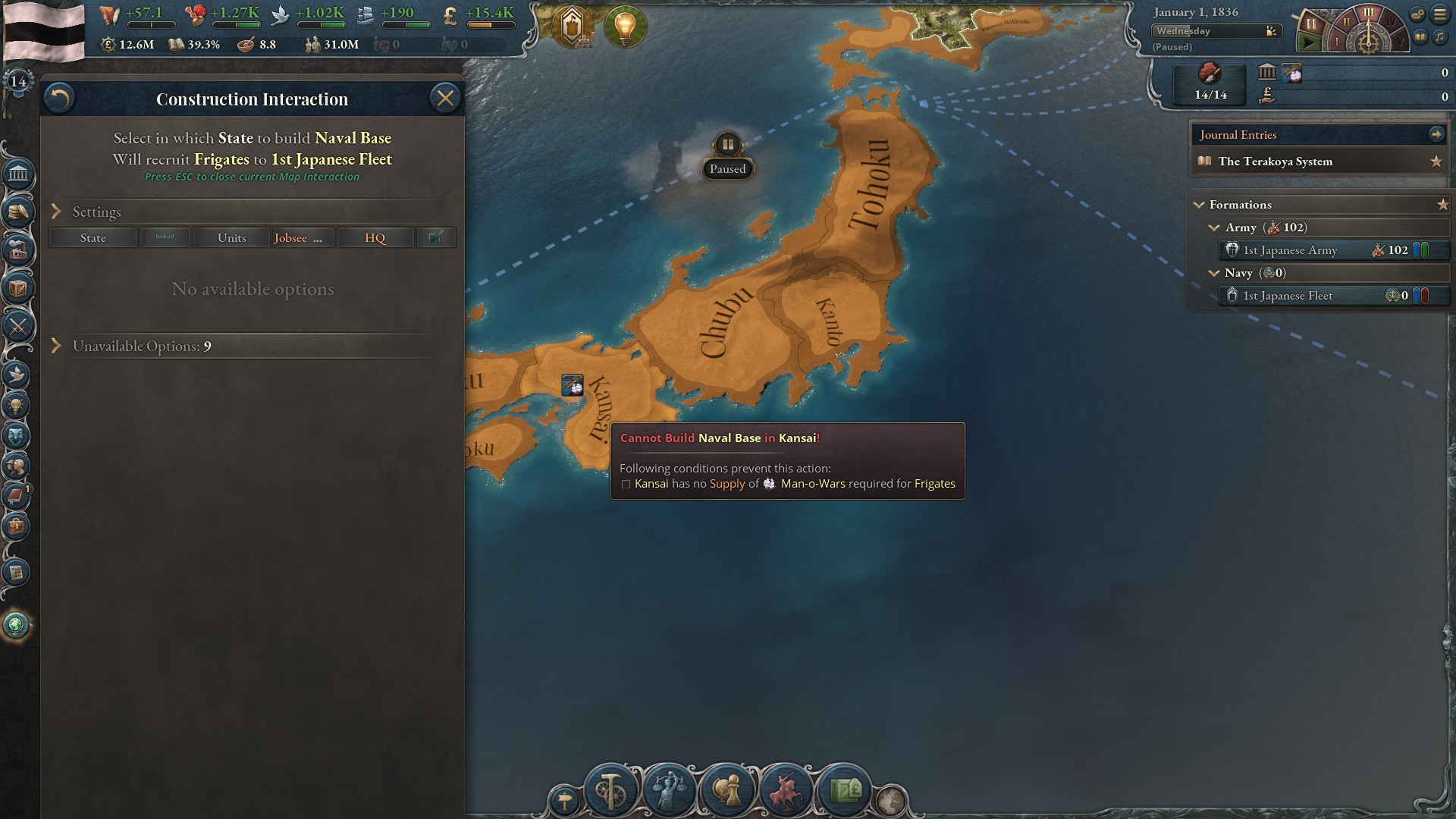Expand Unavailable Options: 9
1456x819 pixels.
[141, 346]
